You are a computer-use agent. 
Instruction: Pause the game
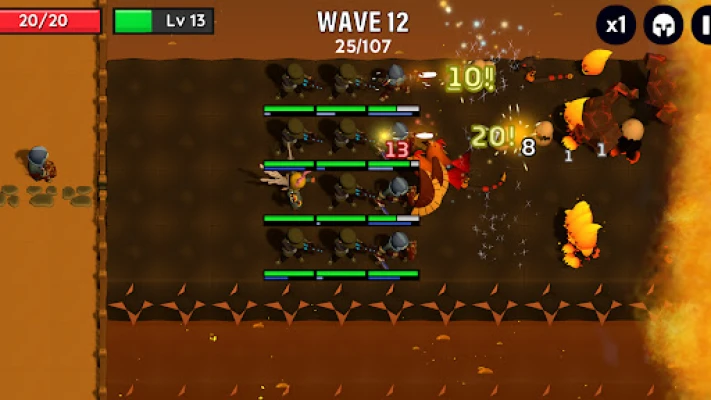[x=703, y=25]
